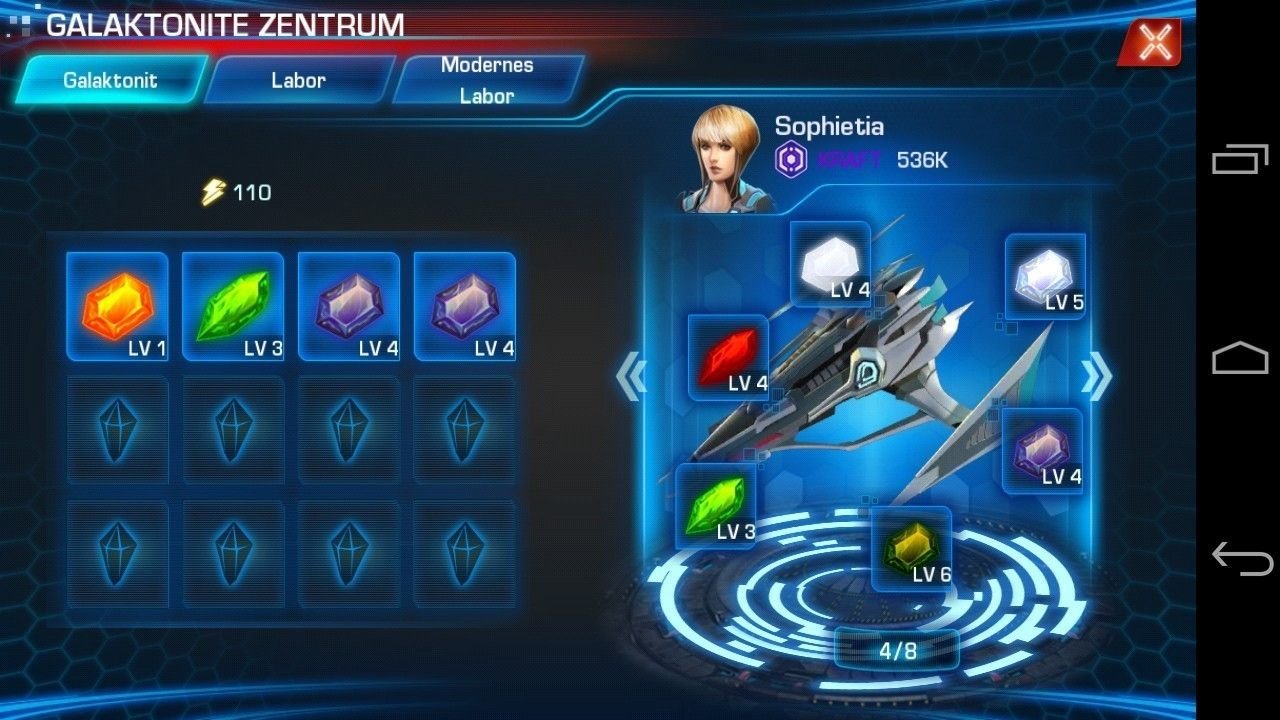Select the Modernes Labor tab
Viewport: 1280px width, 720px height.
(x=487, y=80)
